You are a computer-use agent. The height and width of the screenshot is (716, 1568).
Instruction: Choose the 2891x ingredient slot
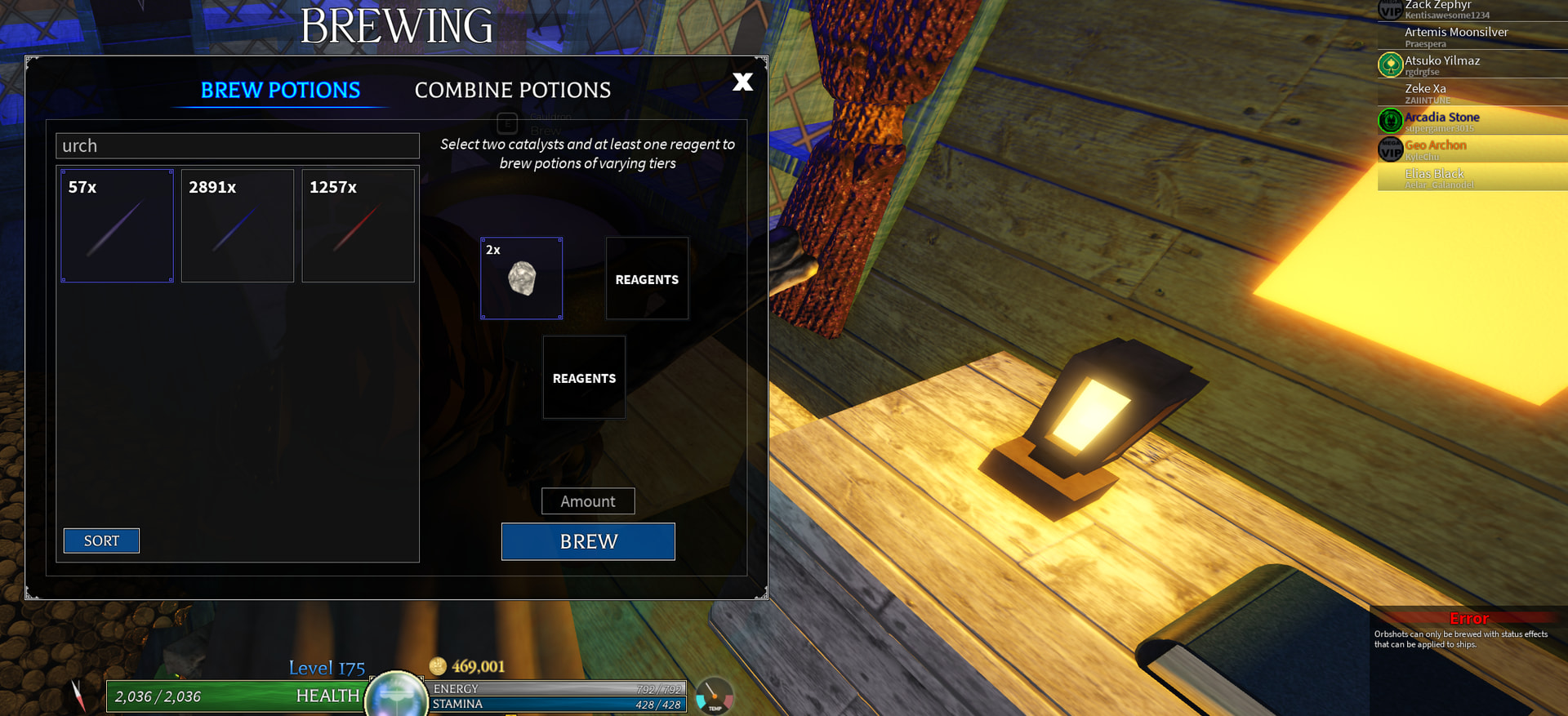click(x=237, y=226)
